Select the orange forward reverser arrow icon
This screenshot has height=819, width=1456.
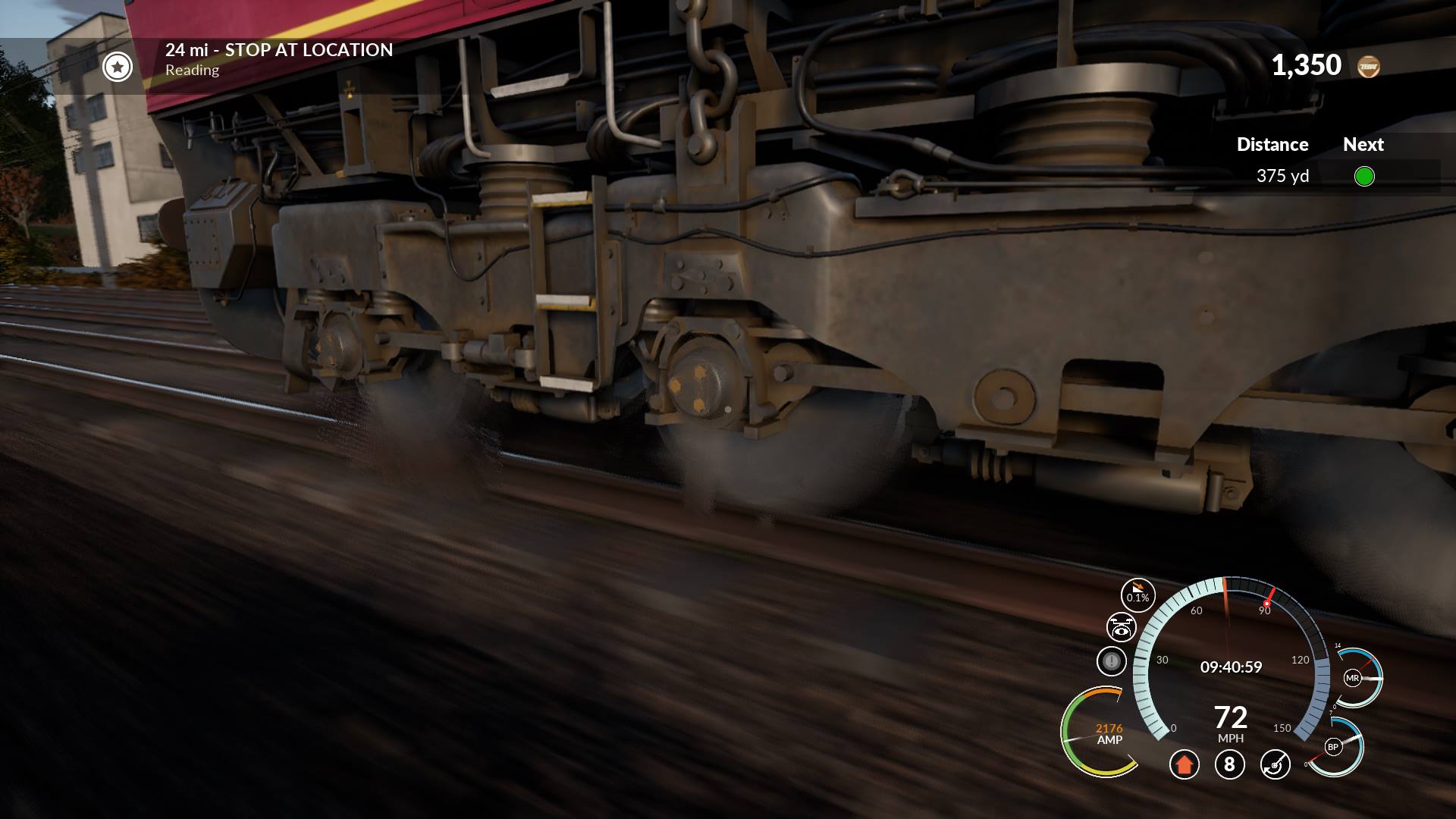click(x=1184, y=764)
